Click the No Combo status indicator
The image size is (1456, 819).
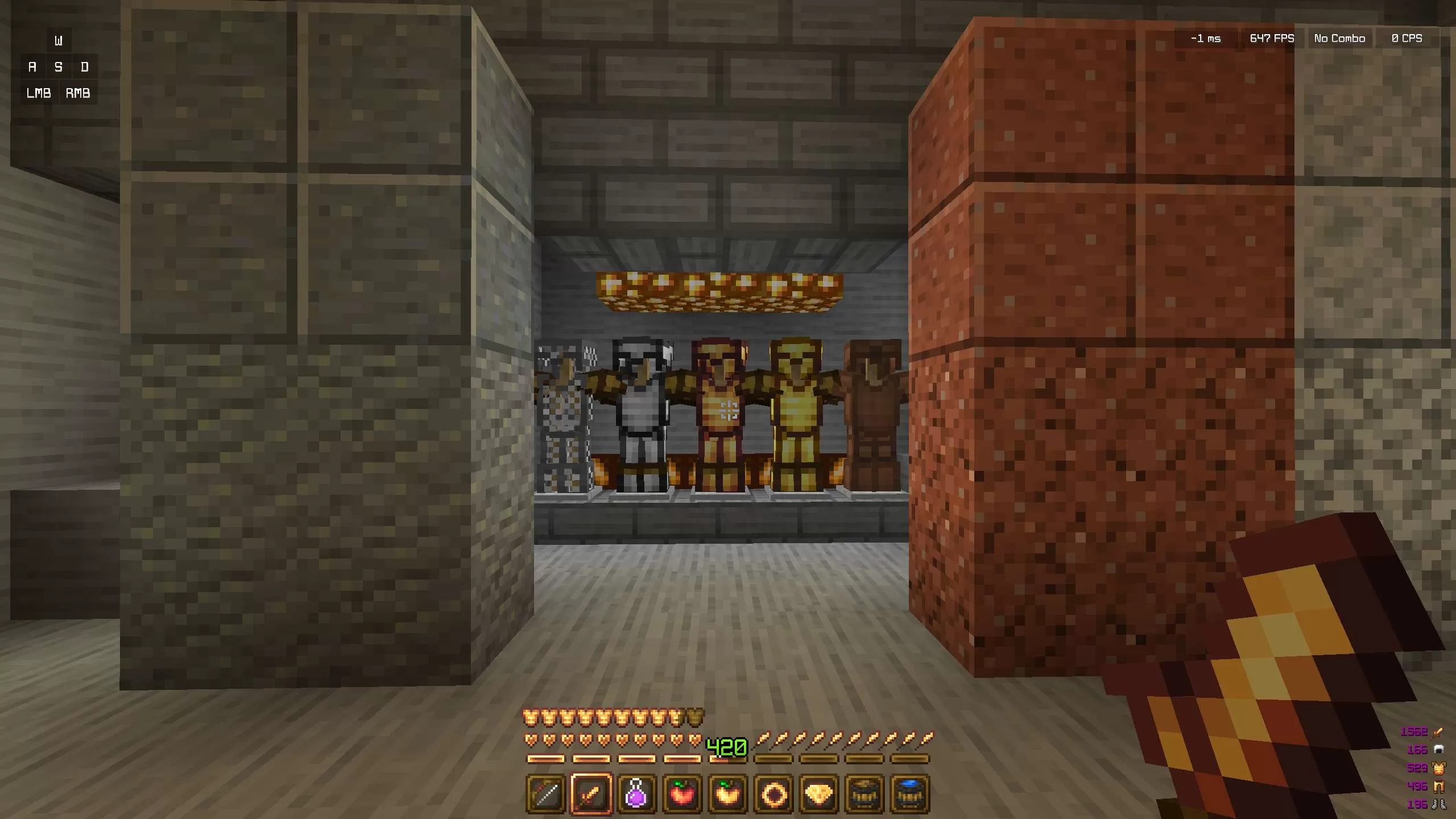pos(1339,38)
